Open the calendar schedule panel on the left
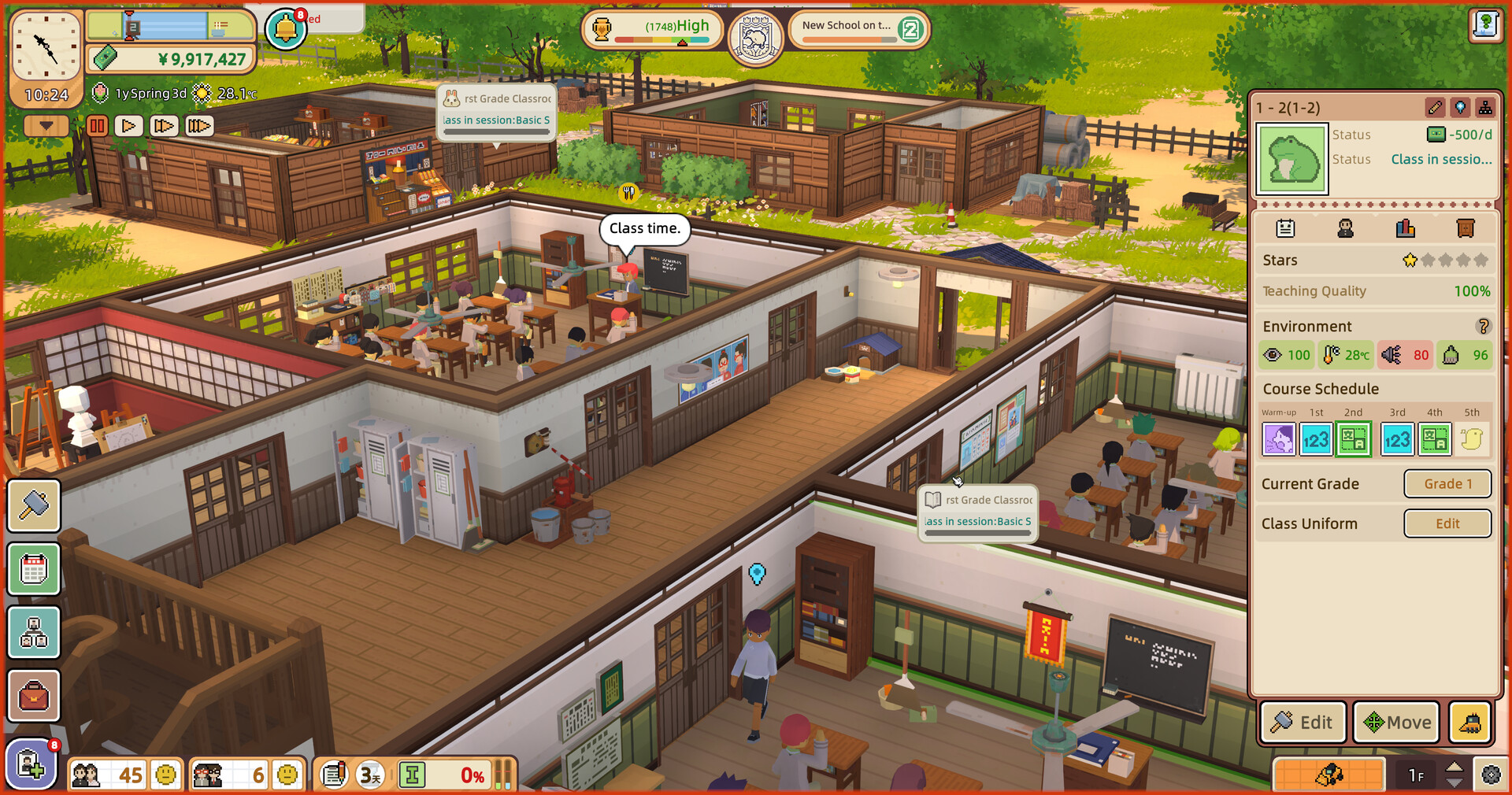The height and width of the screenshot is (795, 1512). point(34,569)
